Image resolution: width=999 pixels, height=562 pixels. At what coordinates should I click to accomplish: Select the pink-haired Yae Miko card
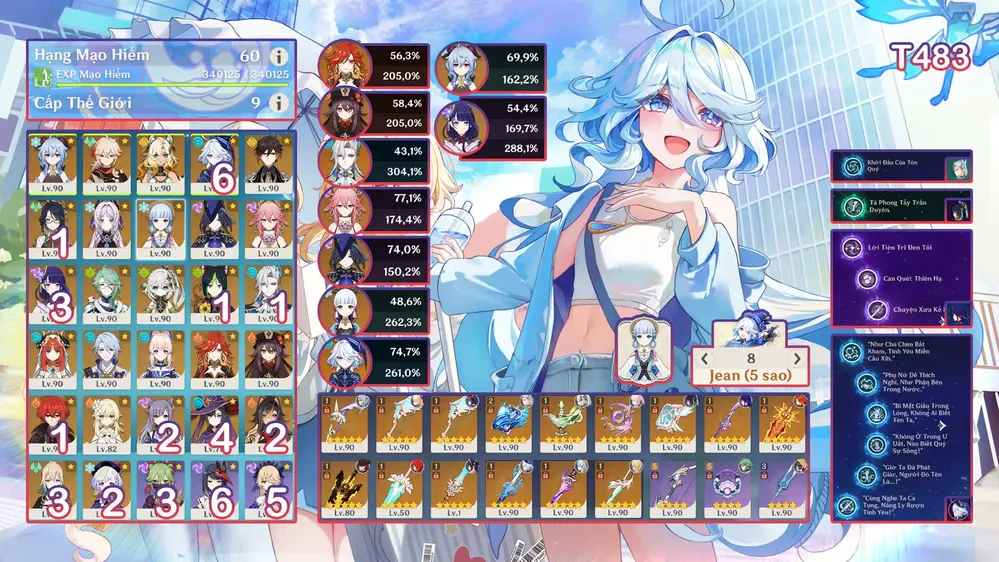[x=269, y=226]
